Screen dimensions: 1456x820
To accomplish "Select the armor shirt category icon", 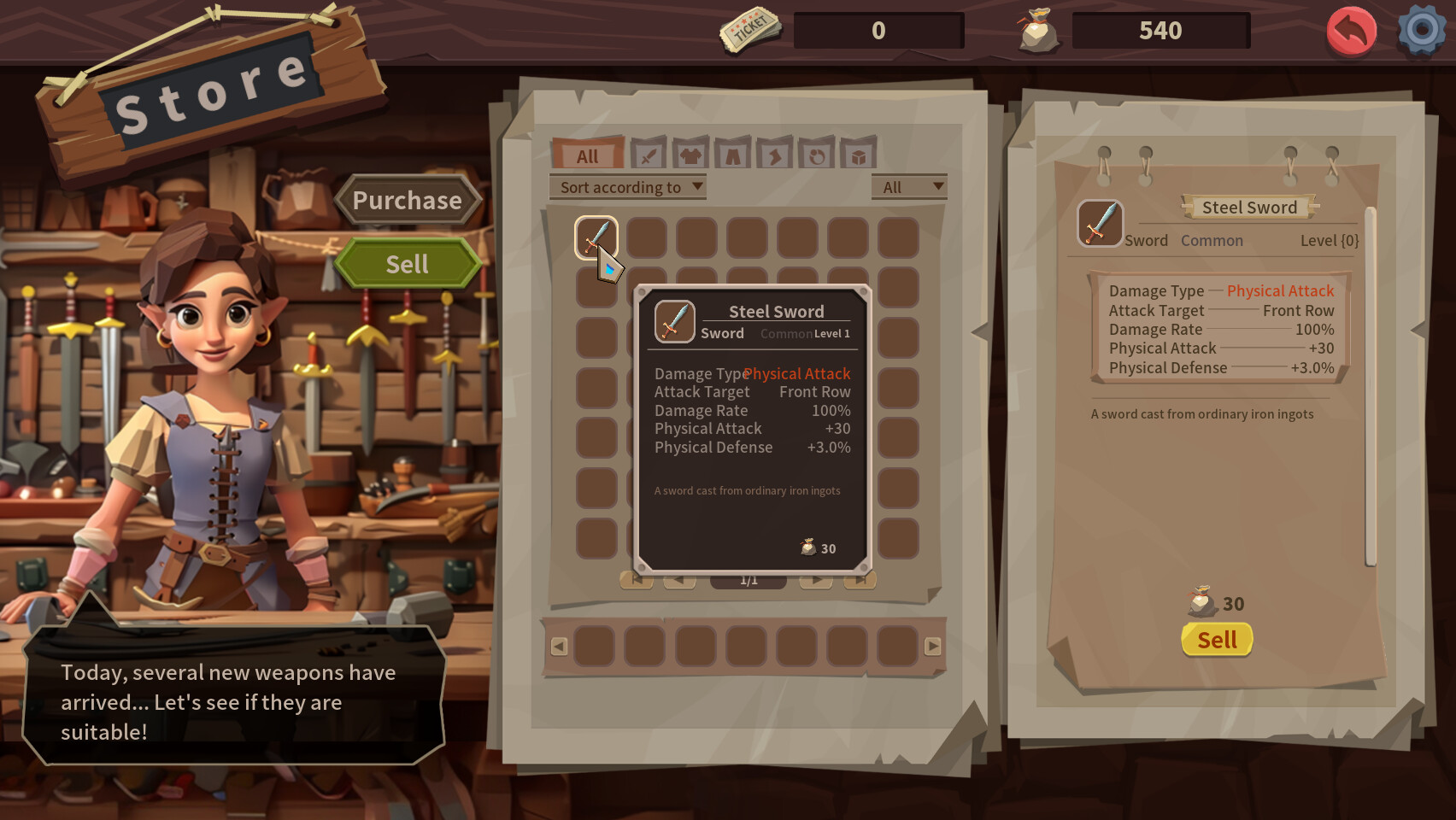I will [x=690, y=155].
